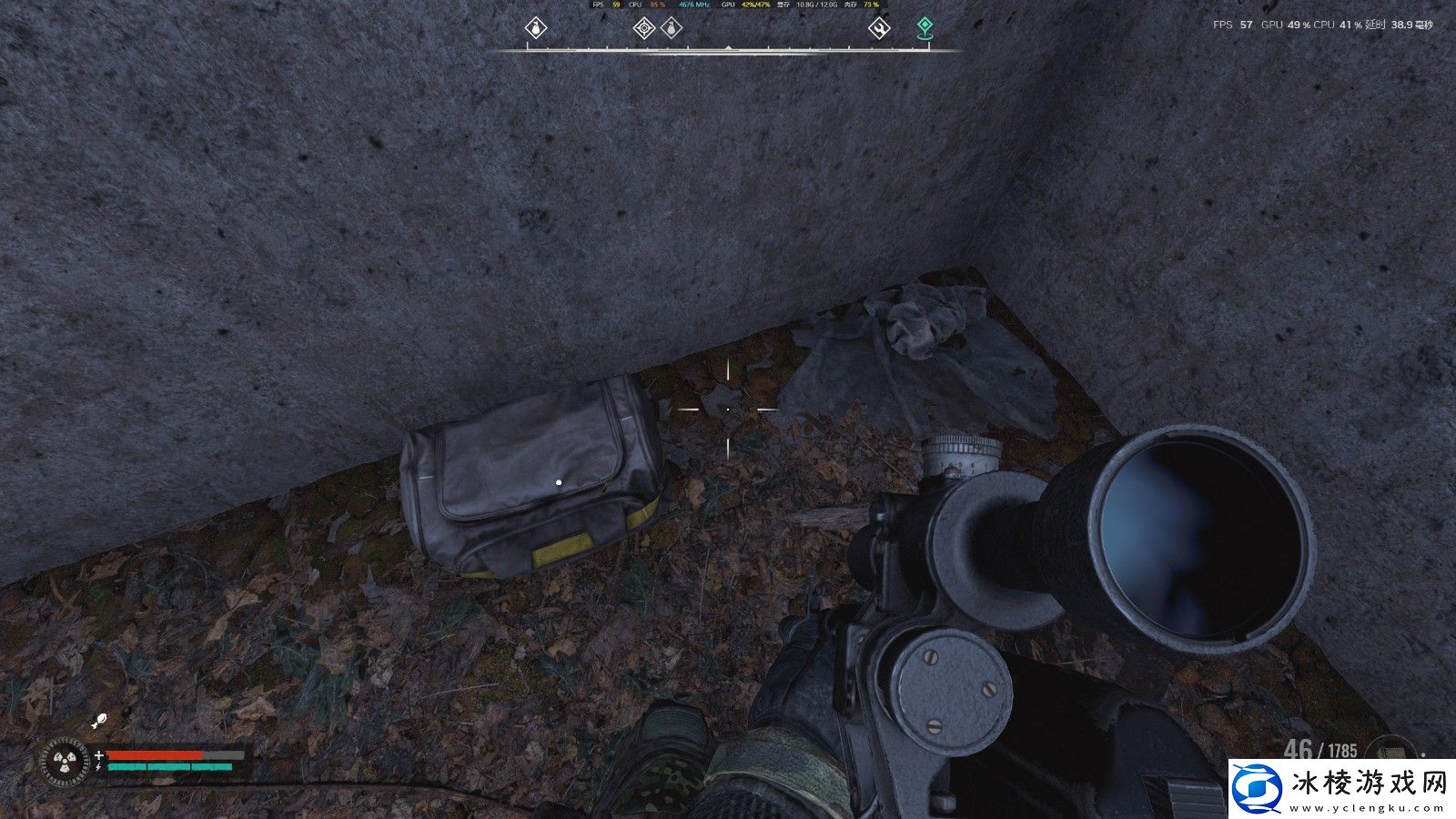Screen dimensions: 1456x819
Task: Click the teal quest waypoint marker
Action: point(925,27)
